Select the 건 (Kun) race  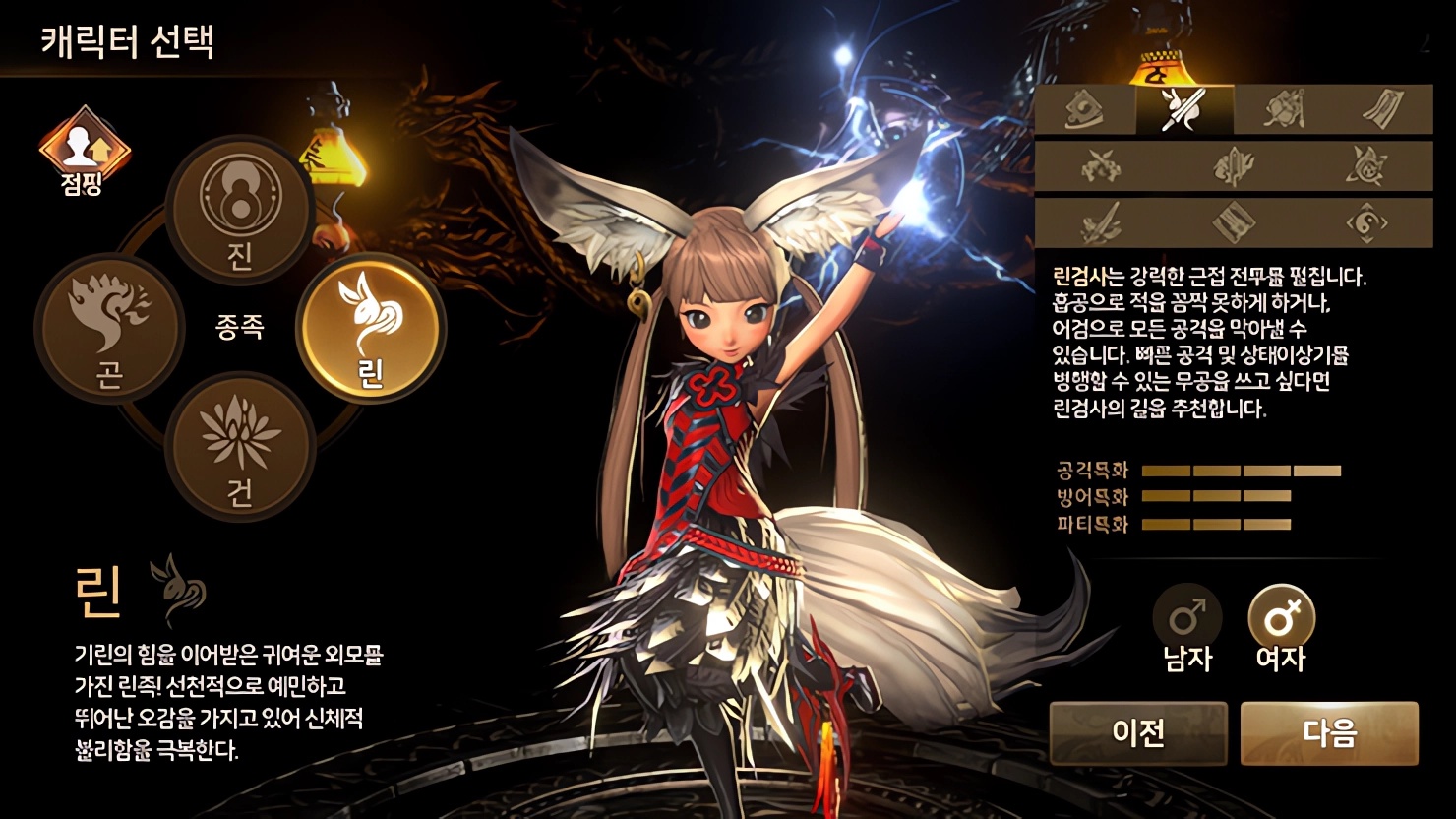point(240,445)
